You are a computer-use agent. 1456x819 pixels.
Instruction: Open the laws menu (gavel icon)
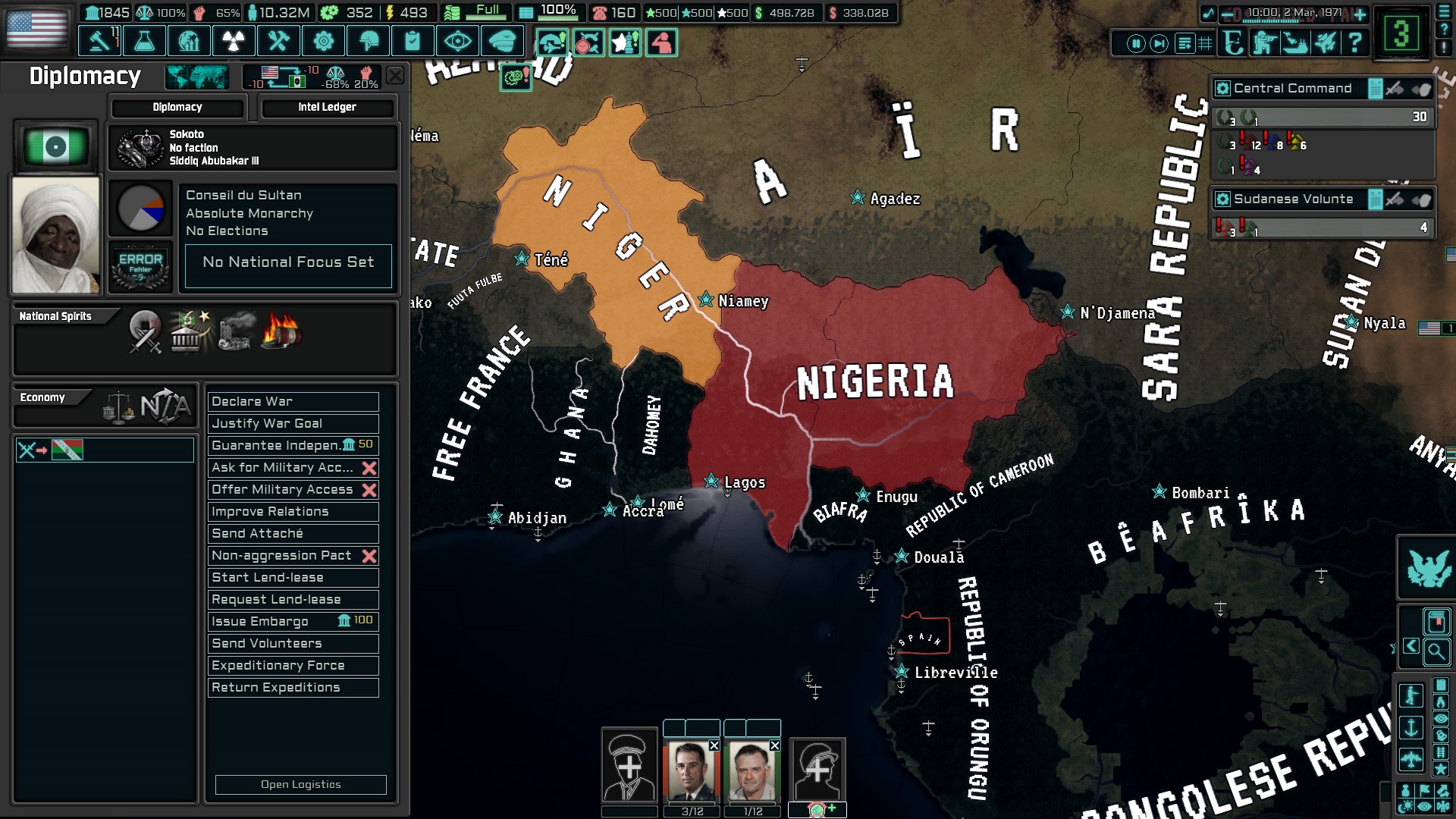click(99, 39)
